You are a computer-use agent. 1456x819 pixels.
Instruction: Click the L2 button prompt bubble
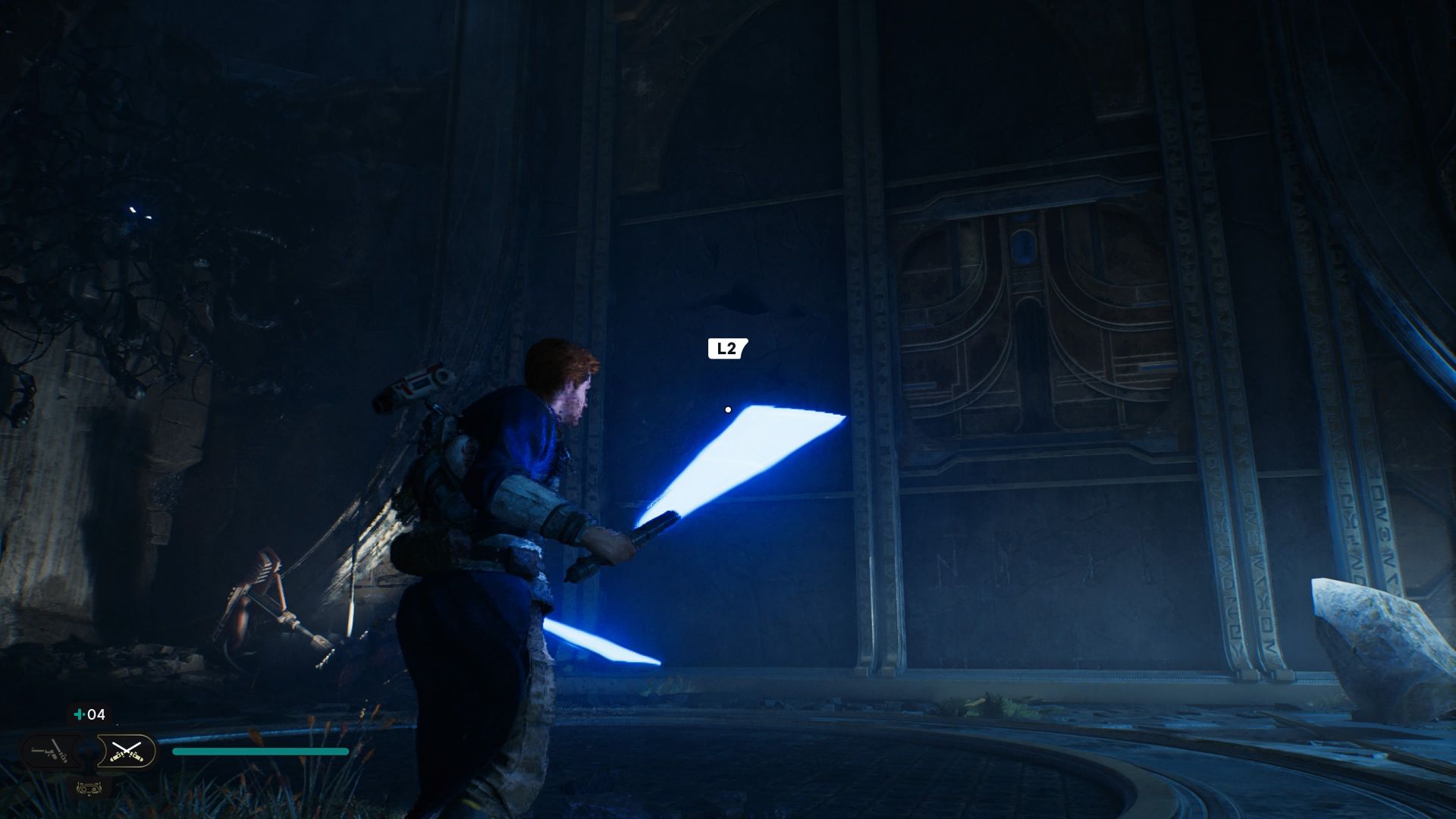pos(726,349)
